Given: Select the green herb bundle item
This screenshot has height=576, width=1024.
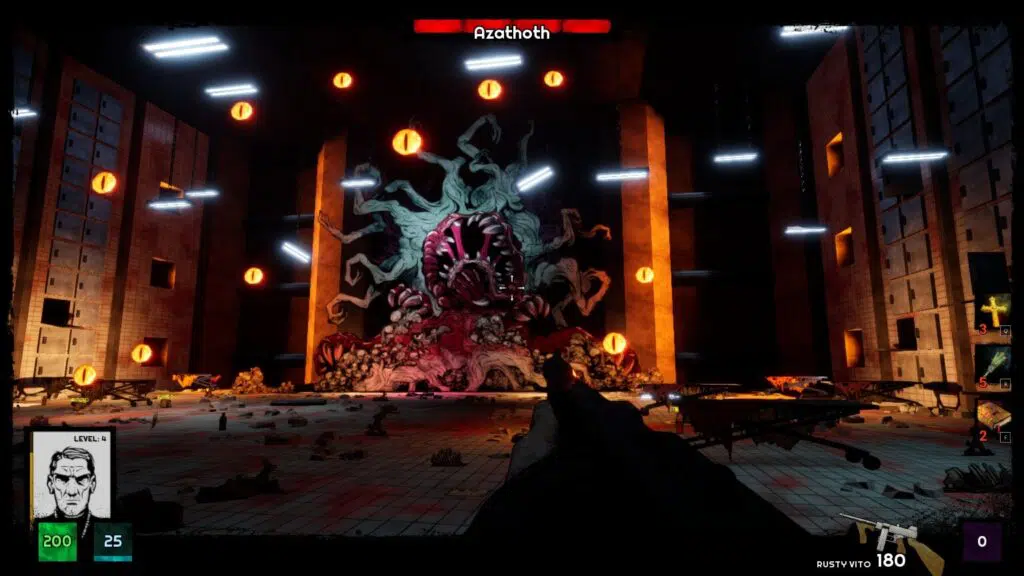Looking at the screenshot, I should tap(993, 362).
